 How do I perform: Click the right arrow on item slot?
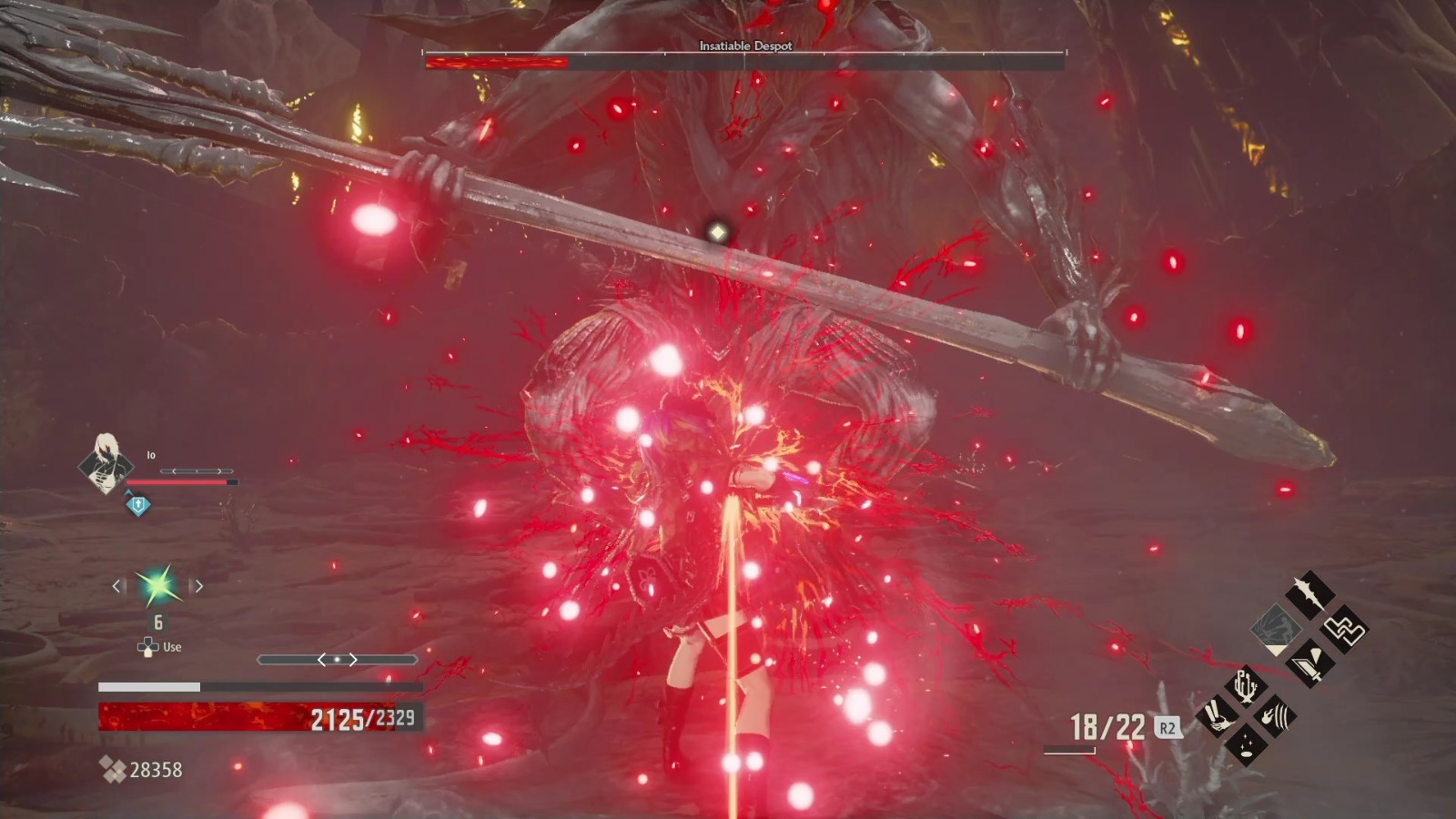198,586
